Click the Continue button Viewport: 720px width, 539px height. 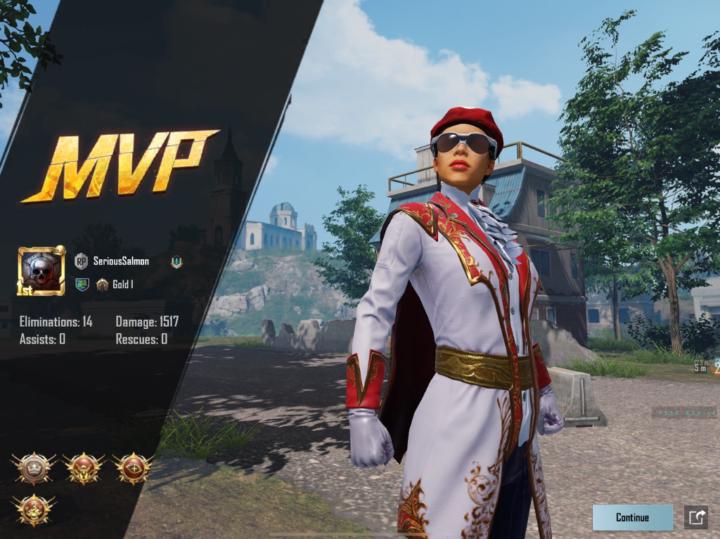point(632,517)
